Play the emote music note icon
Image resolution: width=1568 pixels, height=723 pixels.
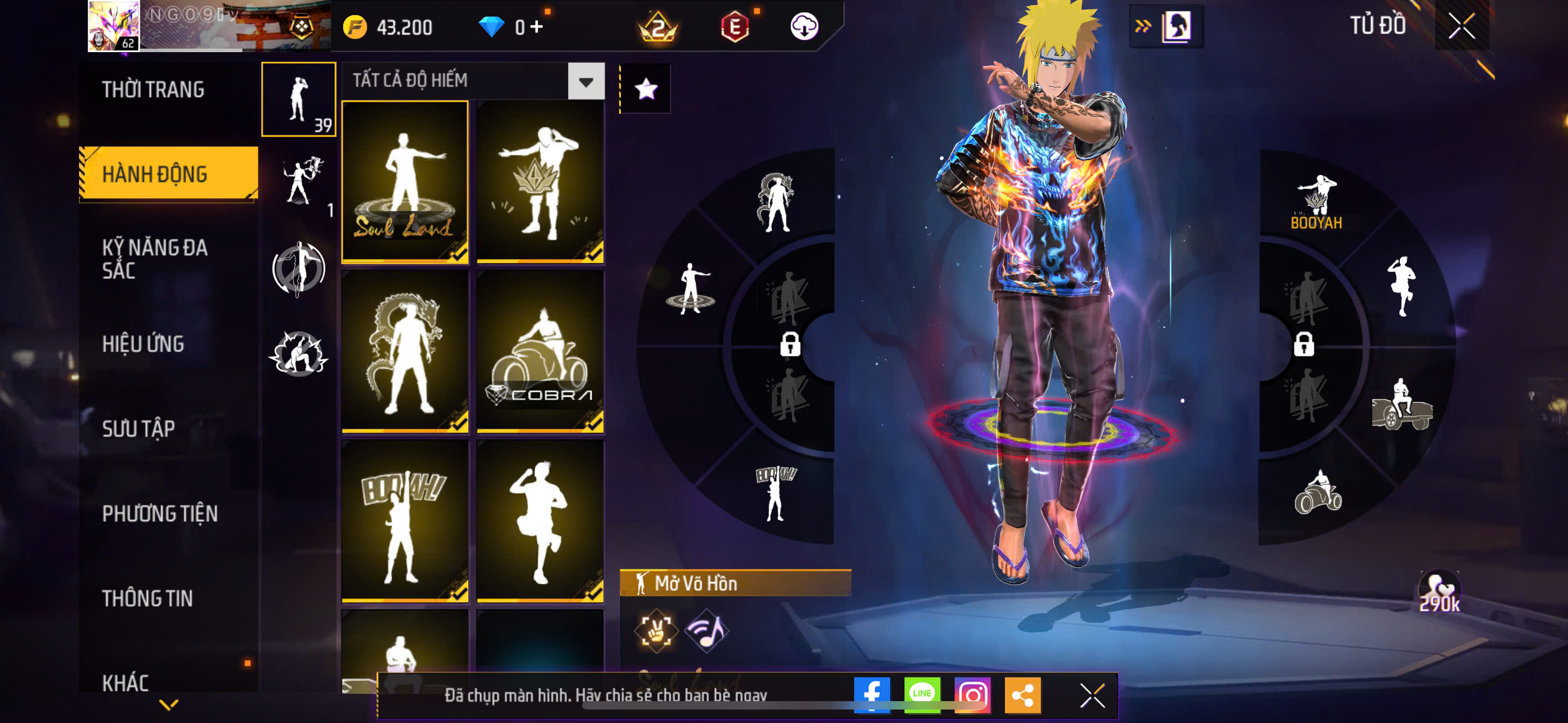[x=706, y=631]
